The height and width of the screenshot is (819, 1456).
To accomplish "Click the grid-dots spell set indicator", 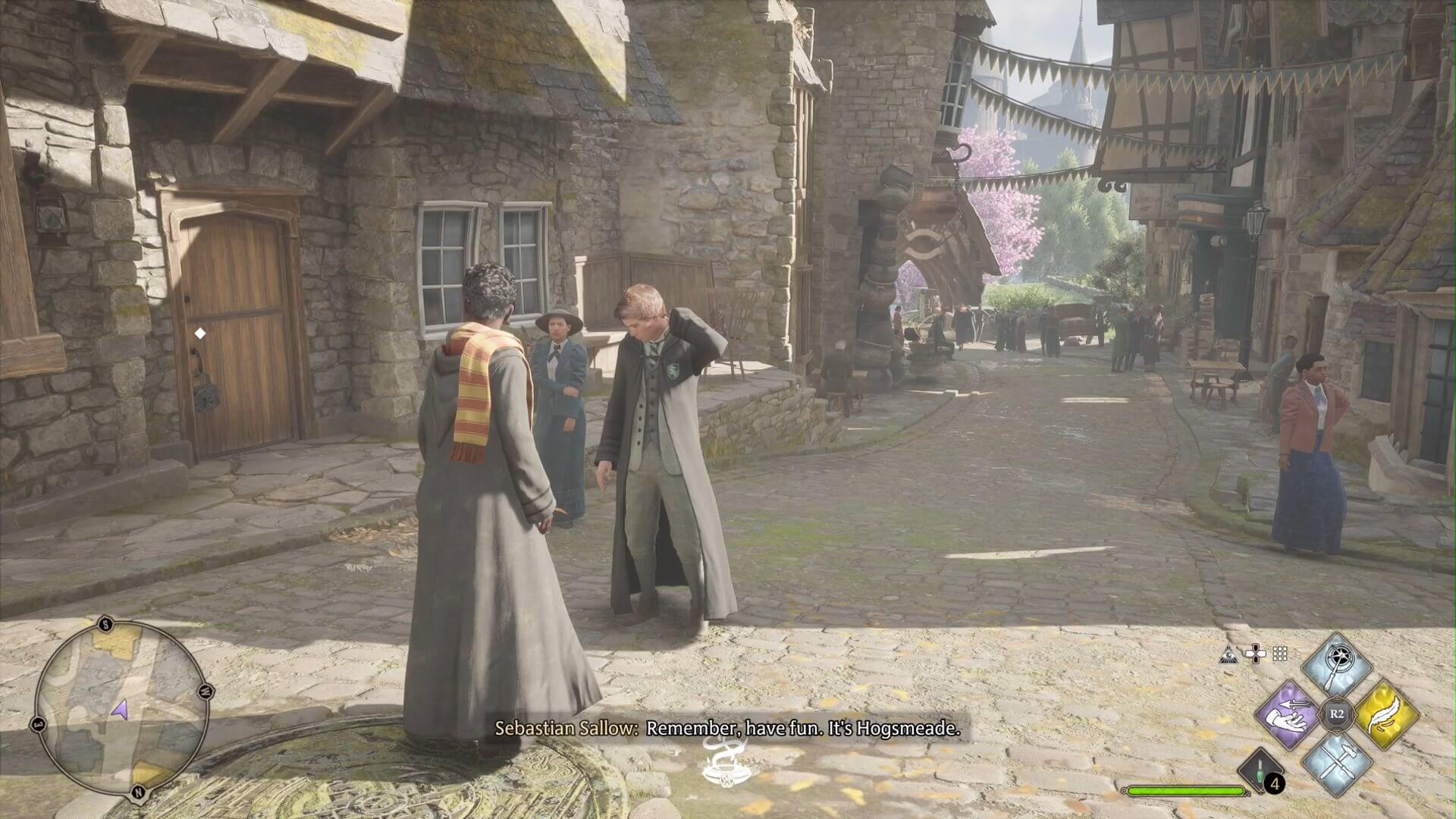I will click(1279, 654).
